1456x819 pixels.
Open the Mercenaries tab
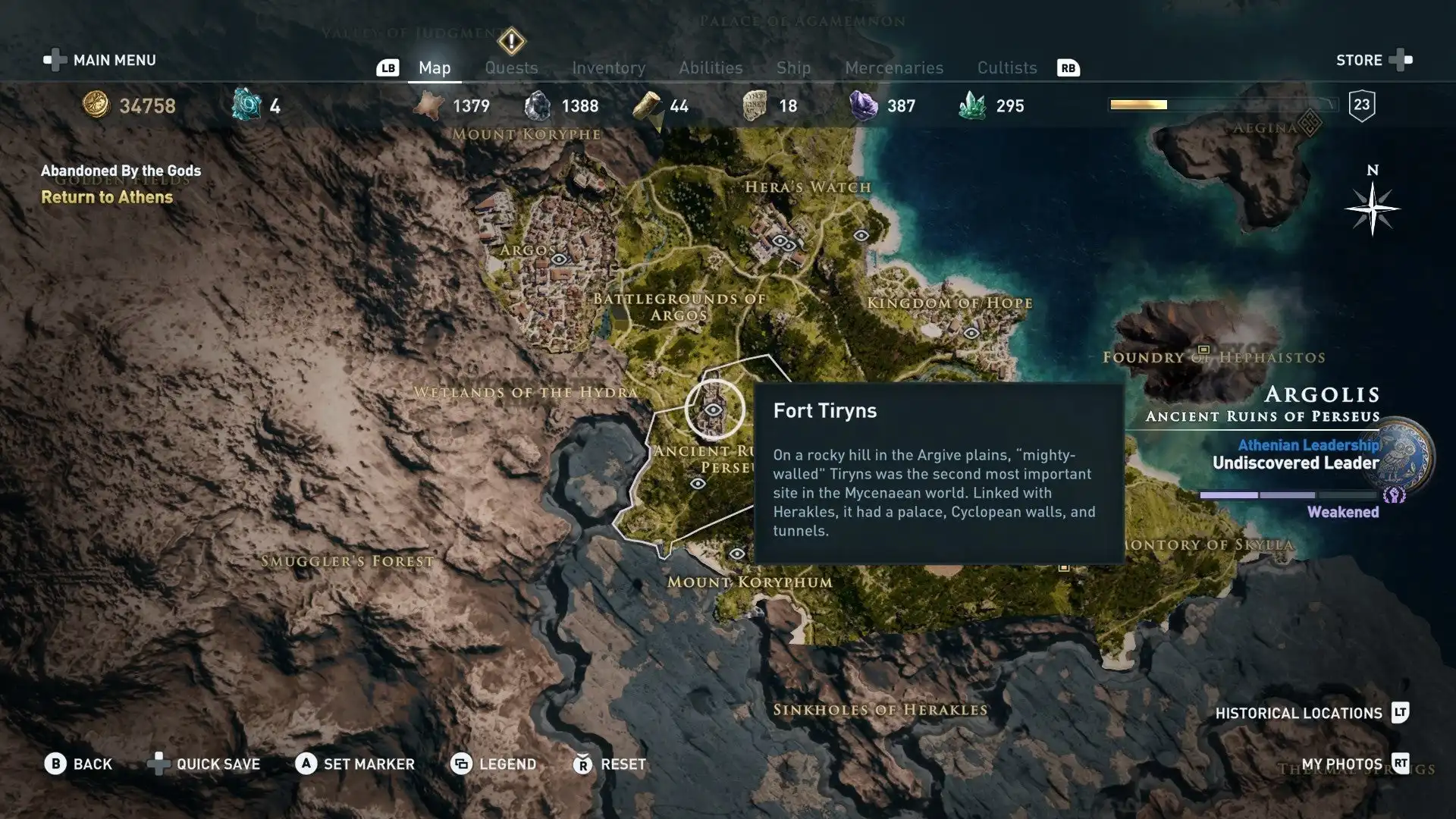(x=893, y=67)
